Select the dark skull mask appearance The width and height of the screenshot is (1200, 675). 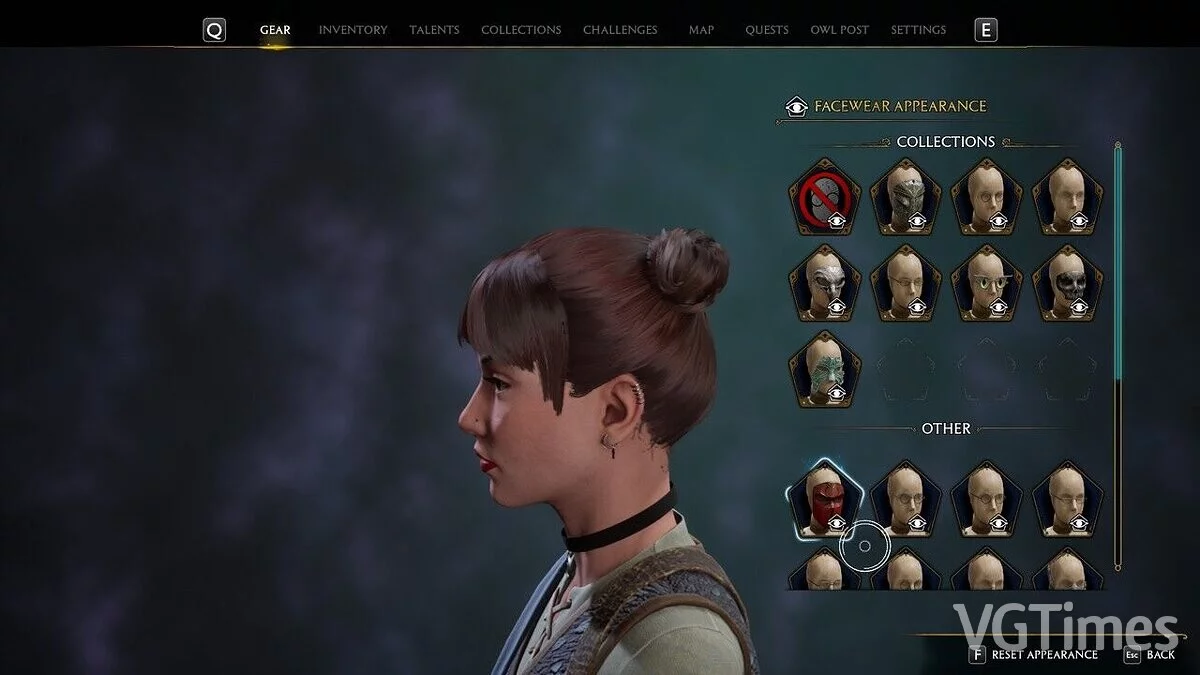pos(1068,283)
